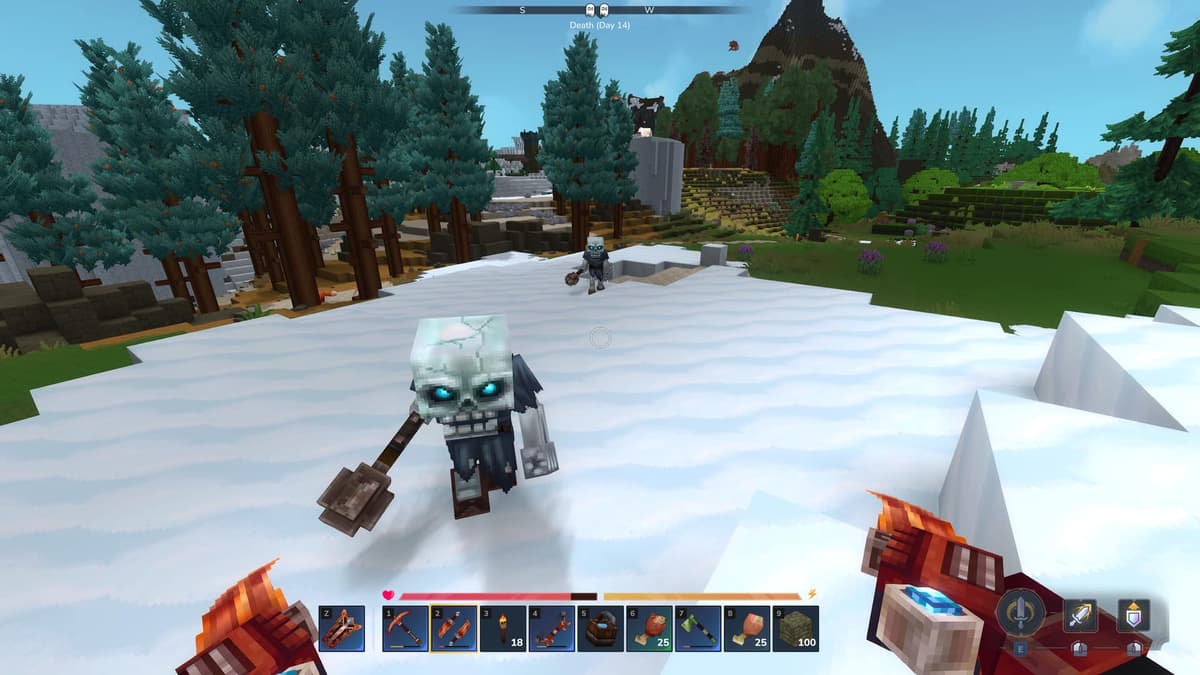Image resolution: width=1200 pixels, height=675 pixels.
Task: Select the bow in hotbar slot 4
Action: (552, 629)
